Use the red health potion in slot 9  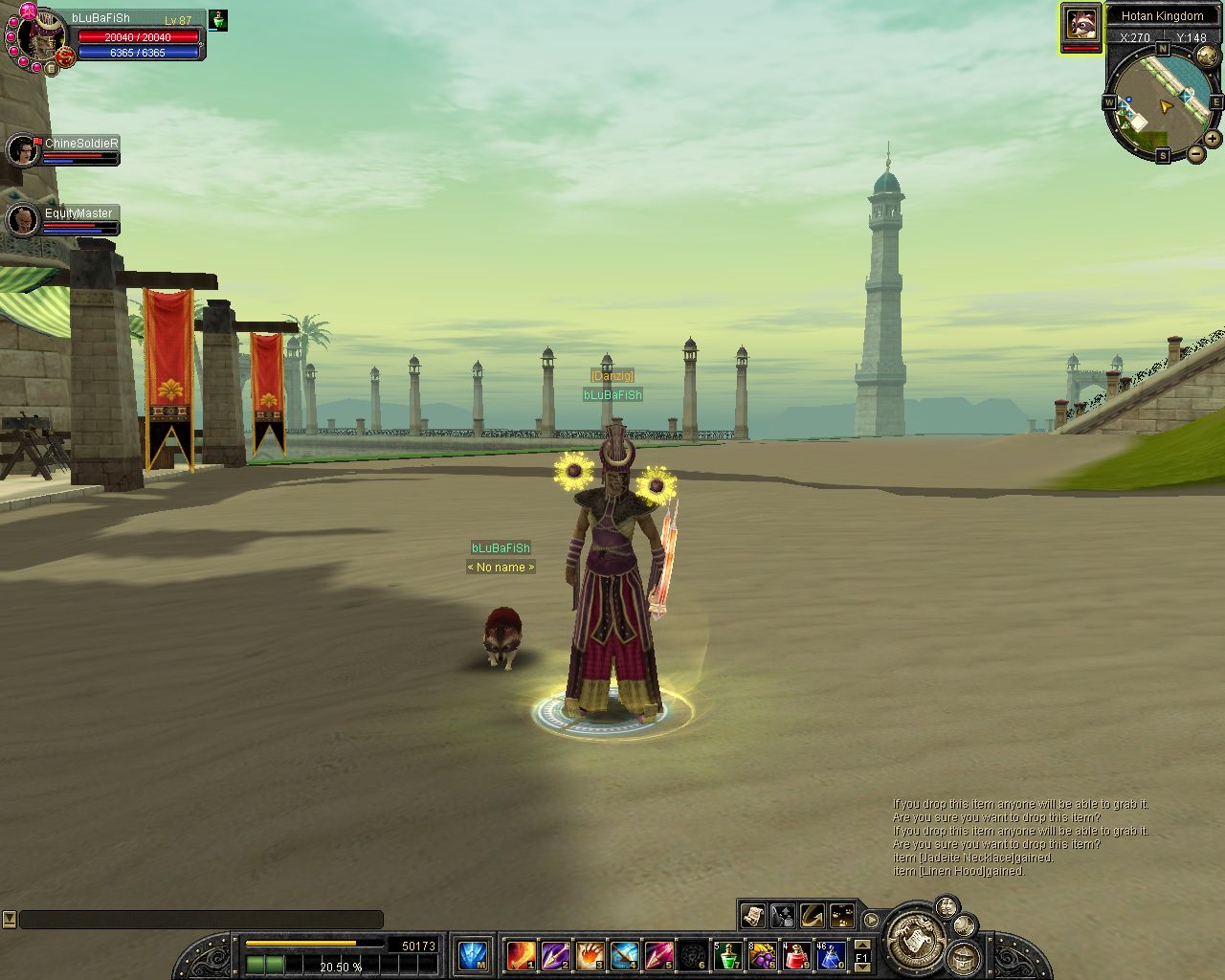tap(796, 955)
